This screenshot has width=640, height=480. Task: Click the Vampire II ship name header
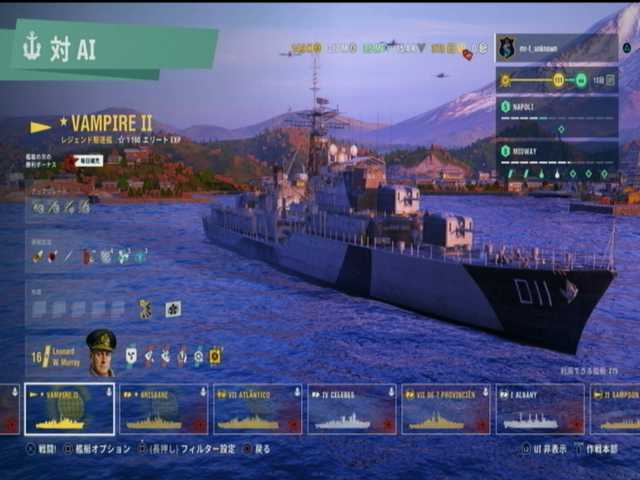point(108,126)
